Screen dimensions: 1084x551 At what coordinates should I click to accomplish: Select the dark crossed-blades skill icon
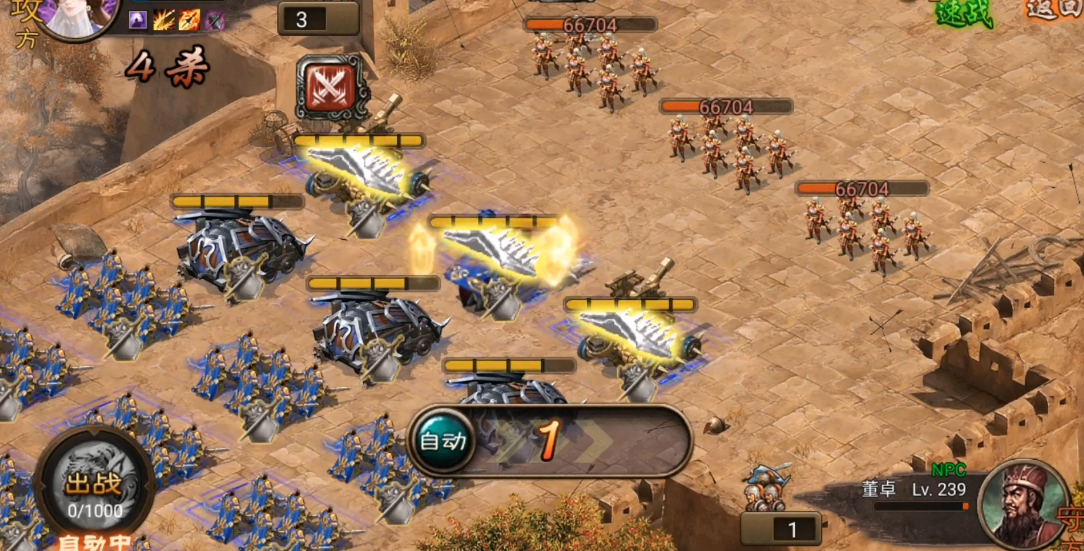(x=214, y=19)
